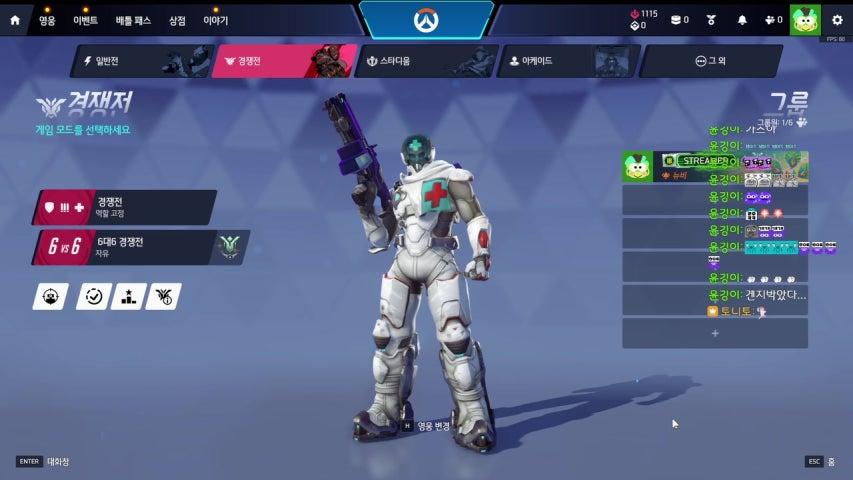The height and width of the screenshot is (480, 853).
Task: Click the checkmark circle icon button
Action: 93,296
